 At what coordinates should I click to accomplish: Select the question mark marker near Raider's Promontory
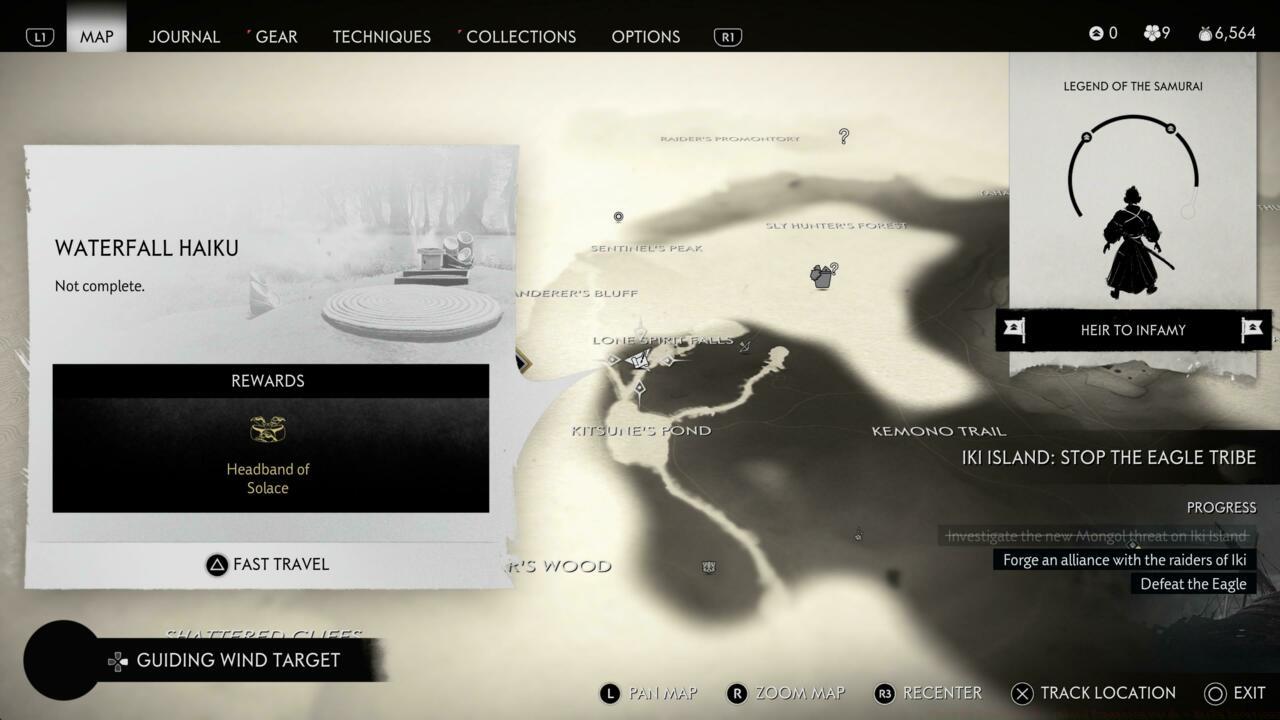tap(844, 136)
